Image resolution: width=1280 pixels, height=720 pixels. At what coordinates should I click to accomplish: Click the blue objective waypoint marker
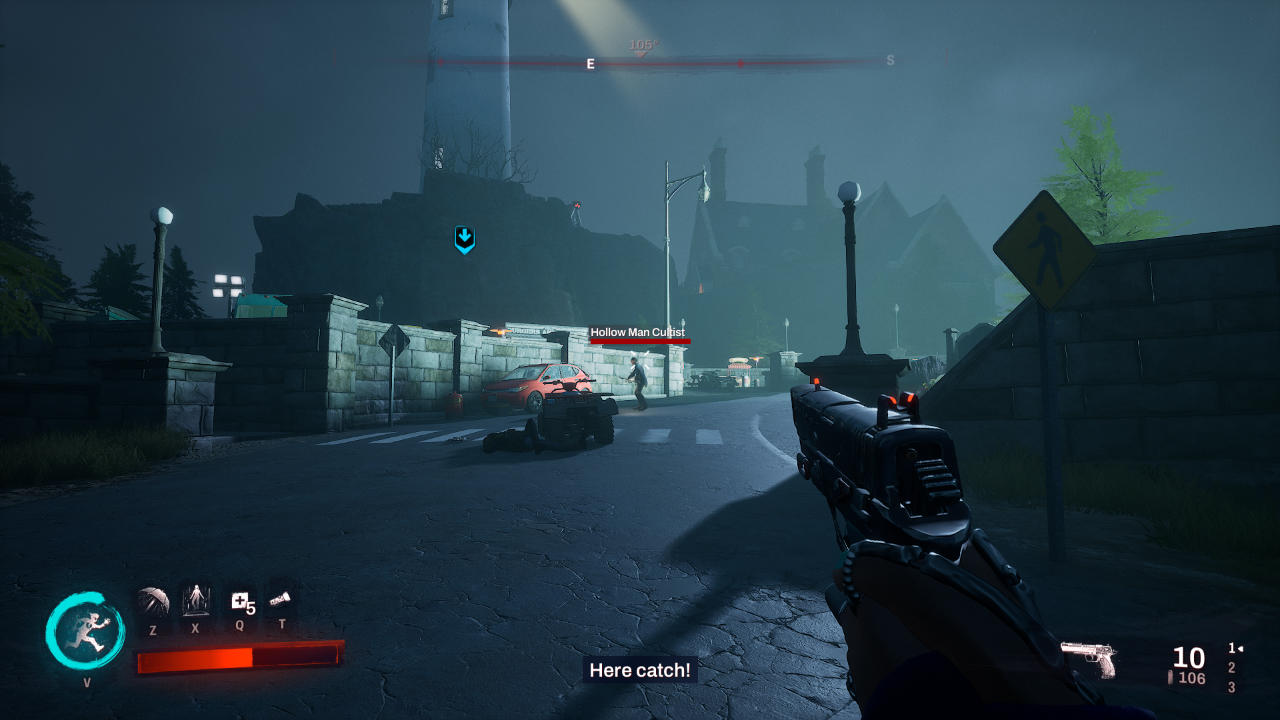[464, 239]
